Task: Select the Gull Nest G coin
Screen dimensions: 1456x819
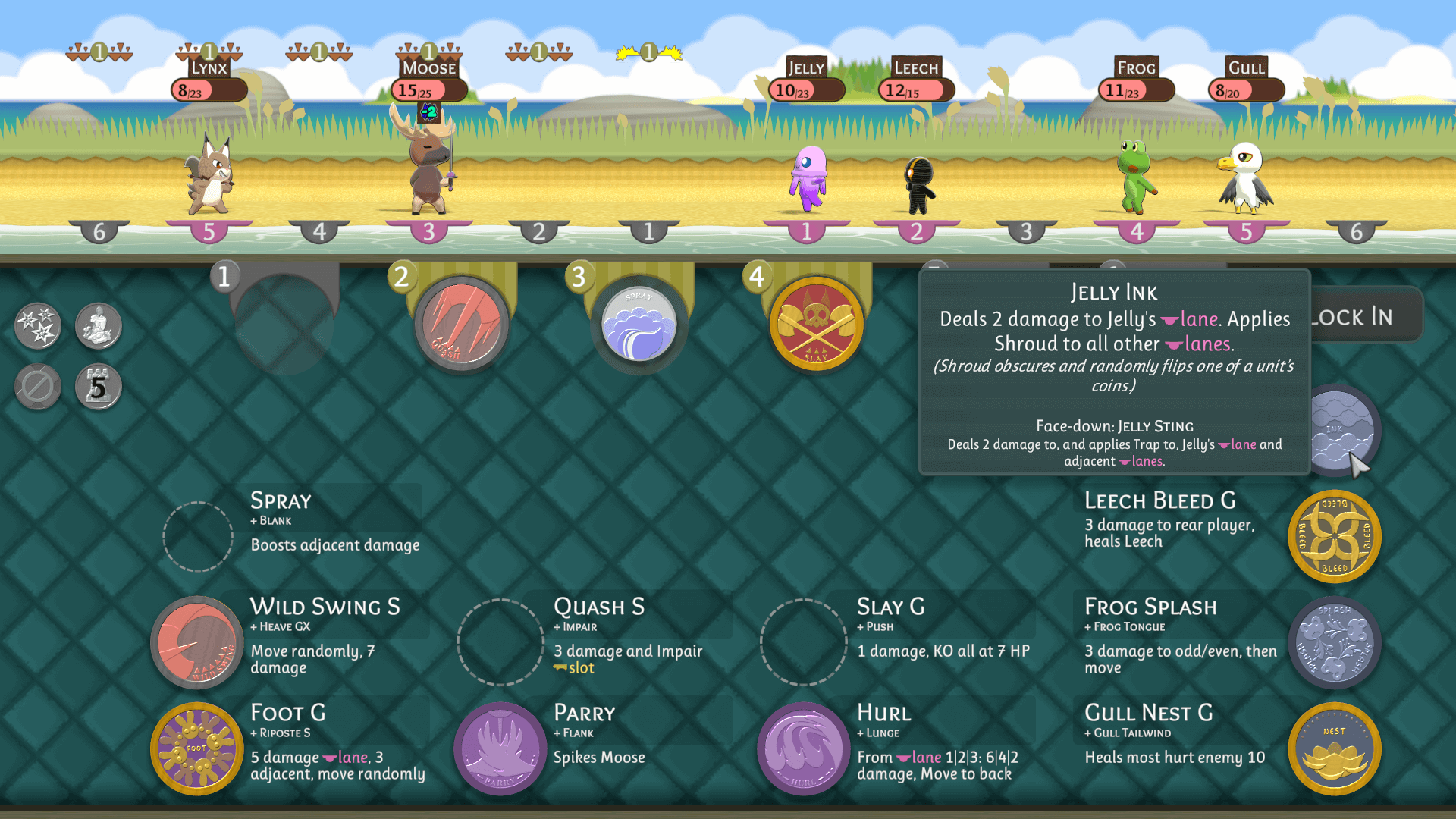Action: pos(1335,748)
